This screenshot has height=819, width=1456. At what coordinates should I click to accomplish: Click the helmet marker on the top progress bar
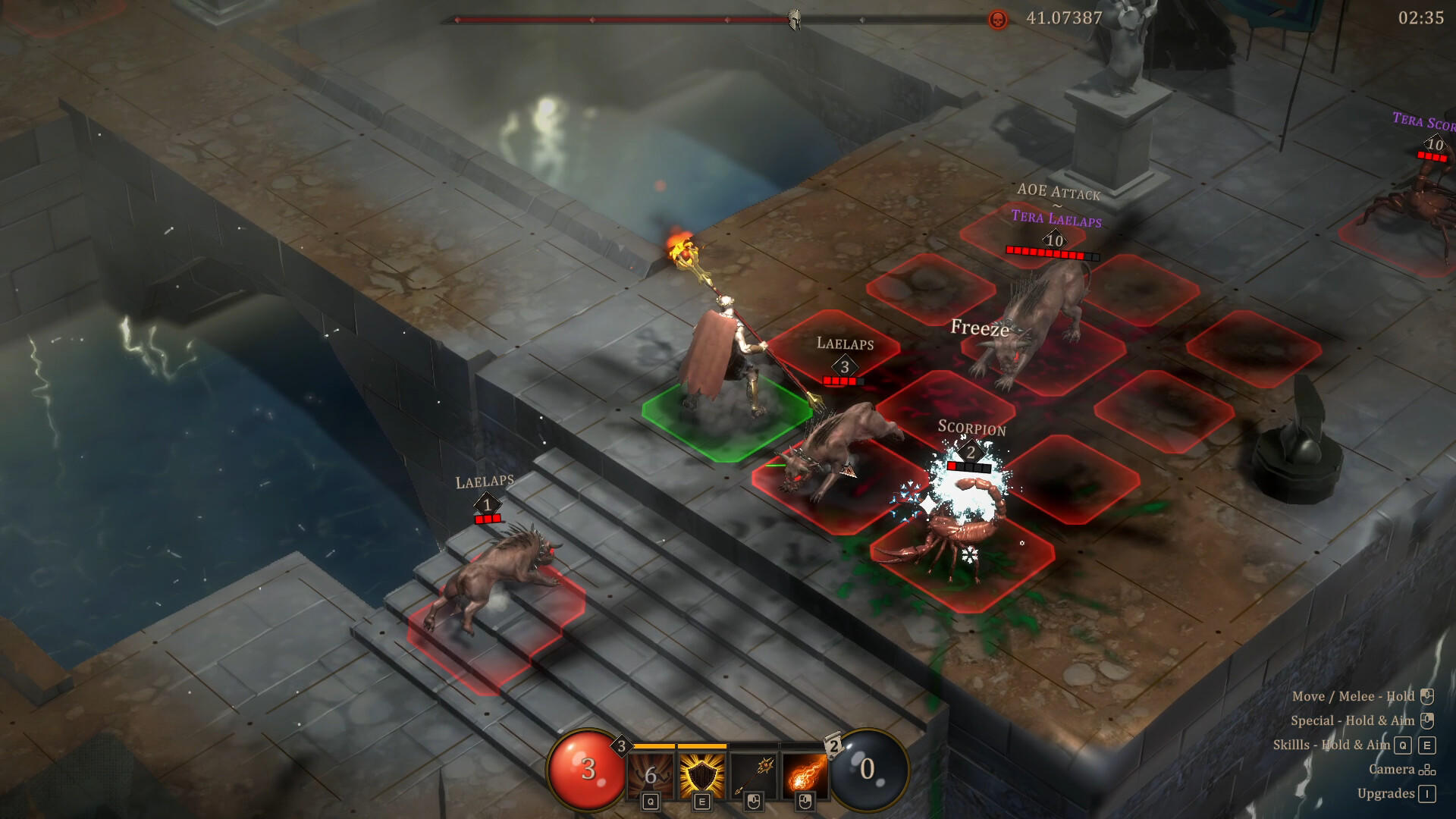(x=795, y=19)
